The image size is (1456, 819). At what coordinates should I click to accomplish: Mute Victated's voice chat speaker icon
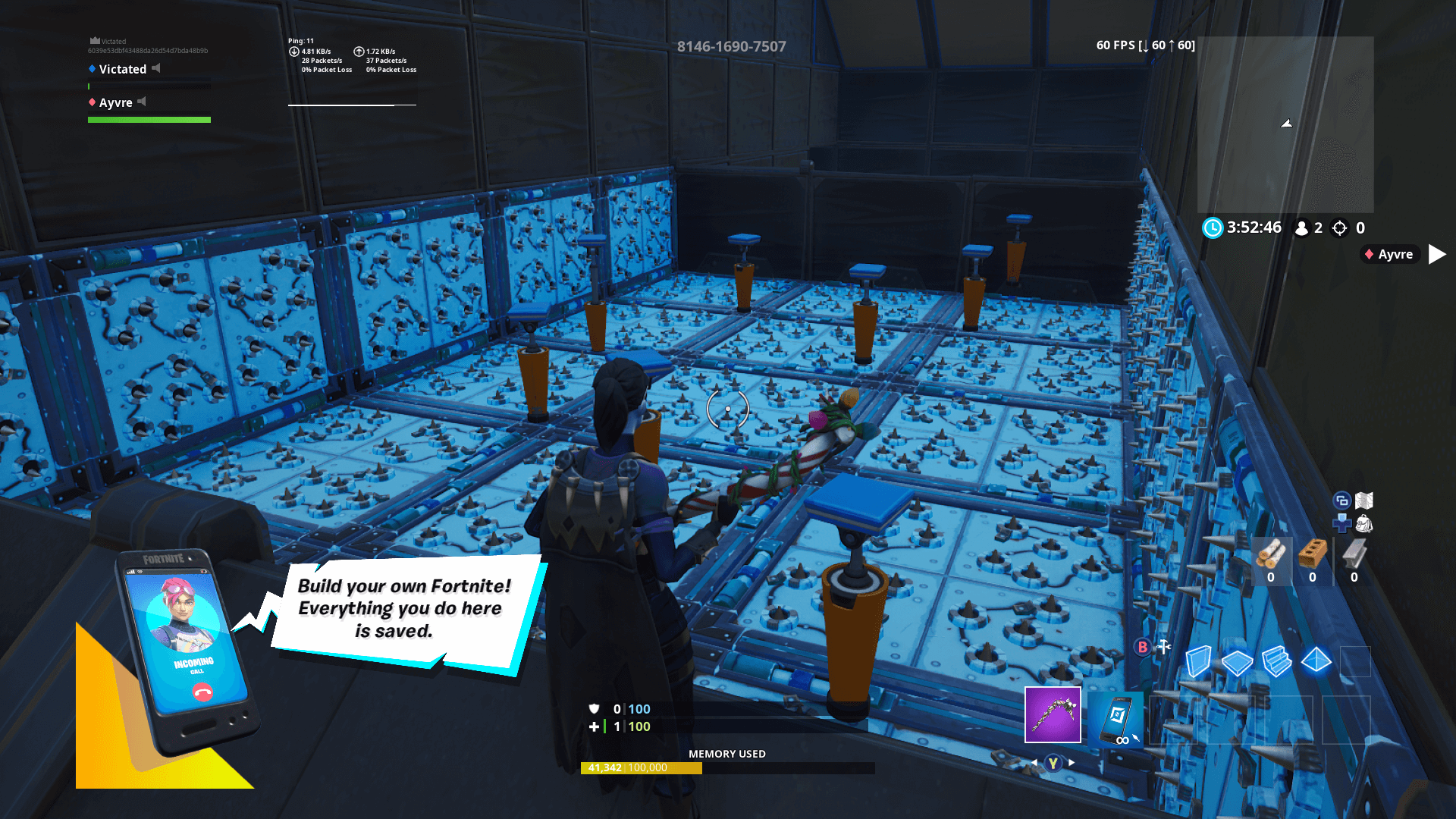(x=156, y=69)
